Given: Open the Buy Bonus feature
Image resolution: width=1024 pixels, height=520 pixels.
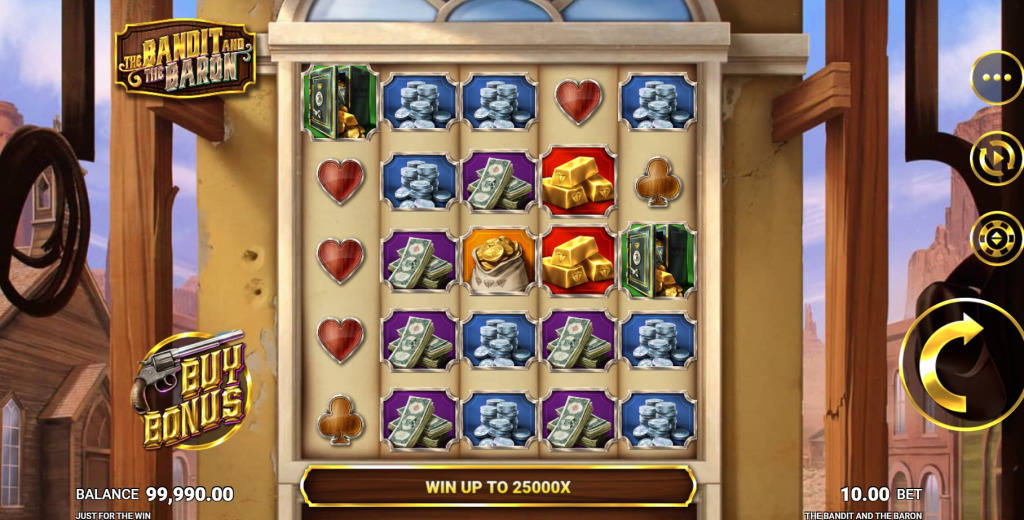Looking at the screenshot, I should (193, 389).
